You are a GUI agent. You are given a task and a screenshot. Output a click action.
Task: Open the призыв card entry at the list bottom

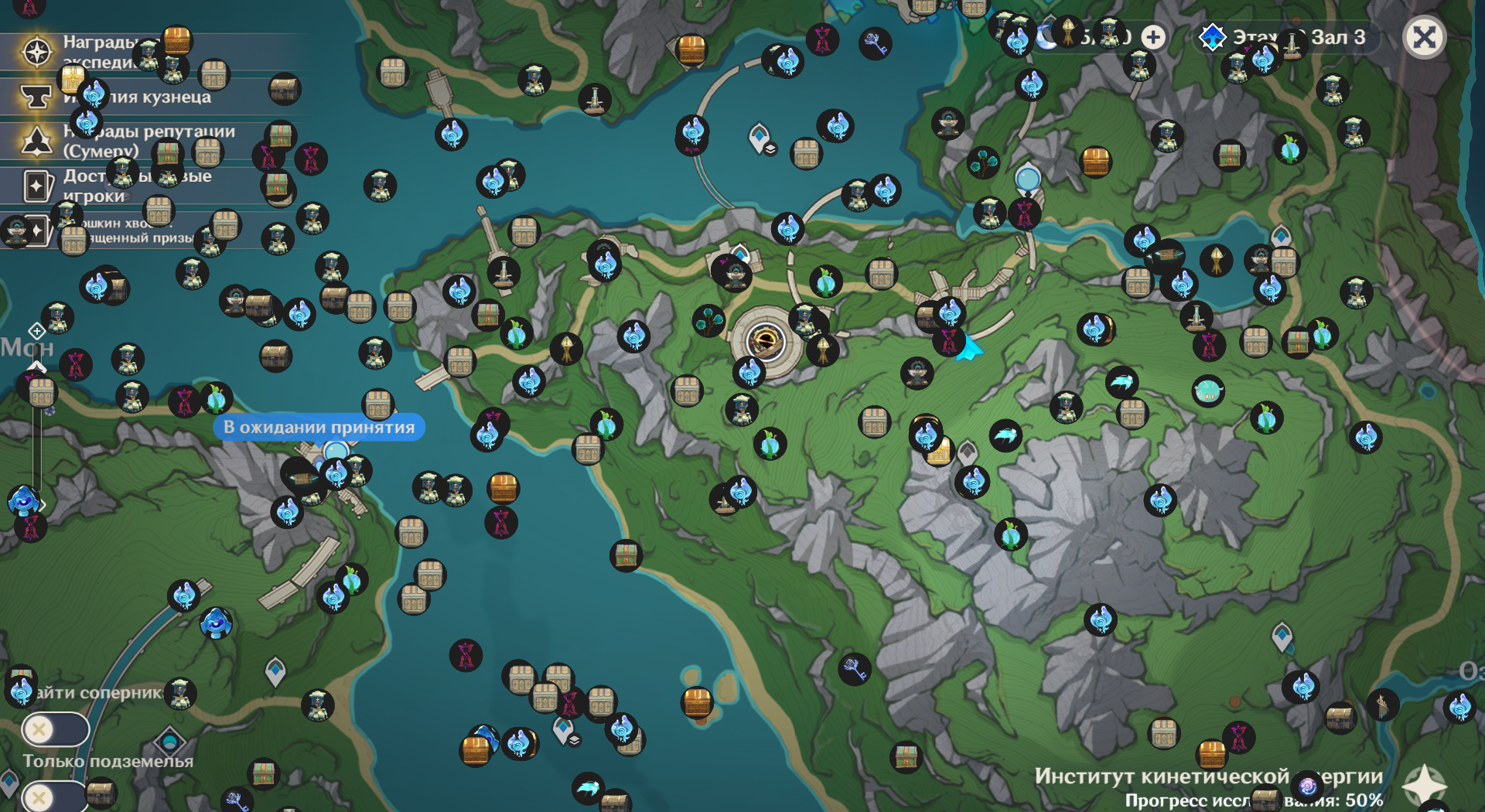[x=37, y=230]
